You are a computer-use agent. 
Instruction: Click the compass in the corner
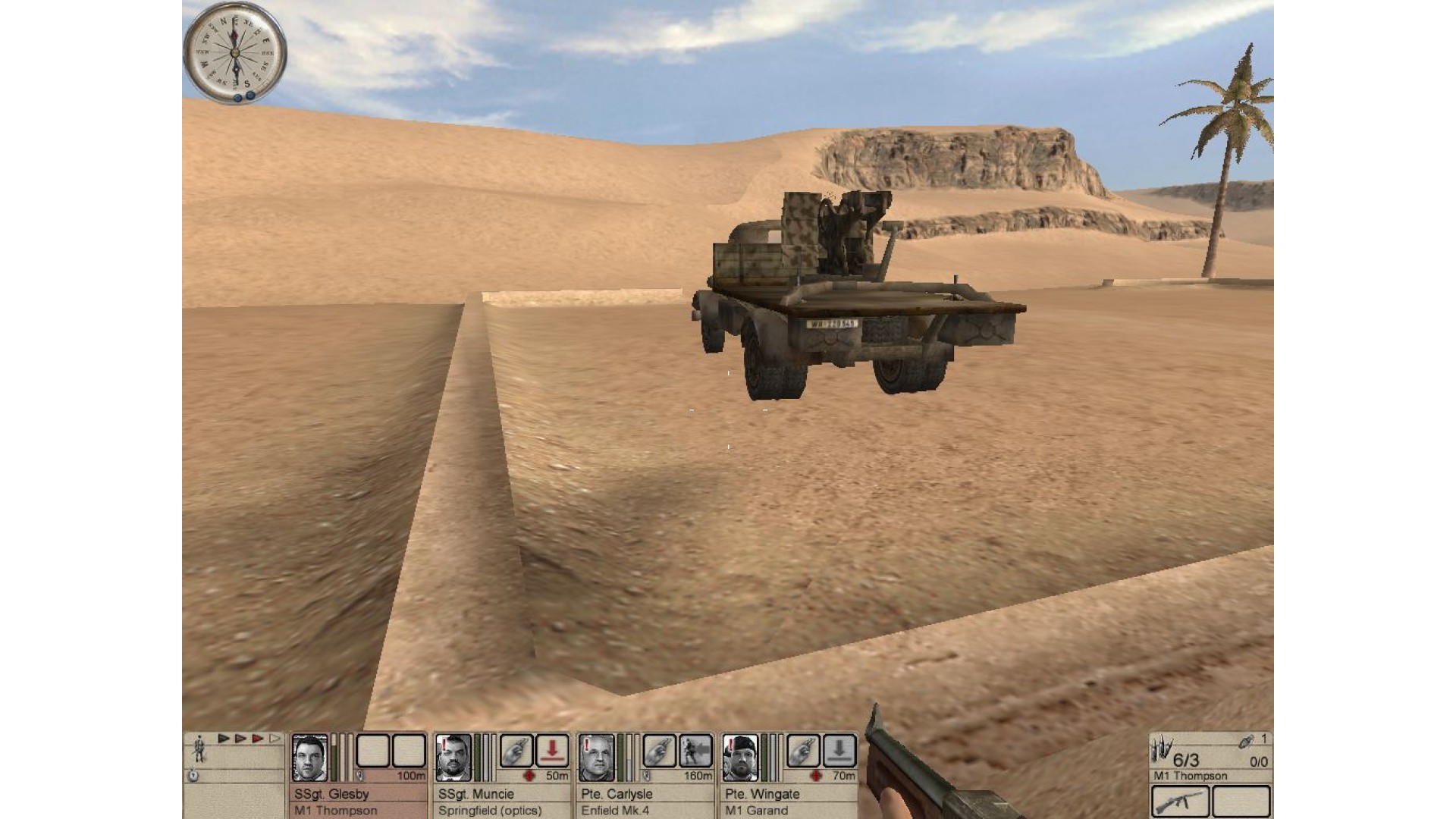pos(235,52)
